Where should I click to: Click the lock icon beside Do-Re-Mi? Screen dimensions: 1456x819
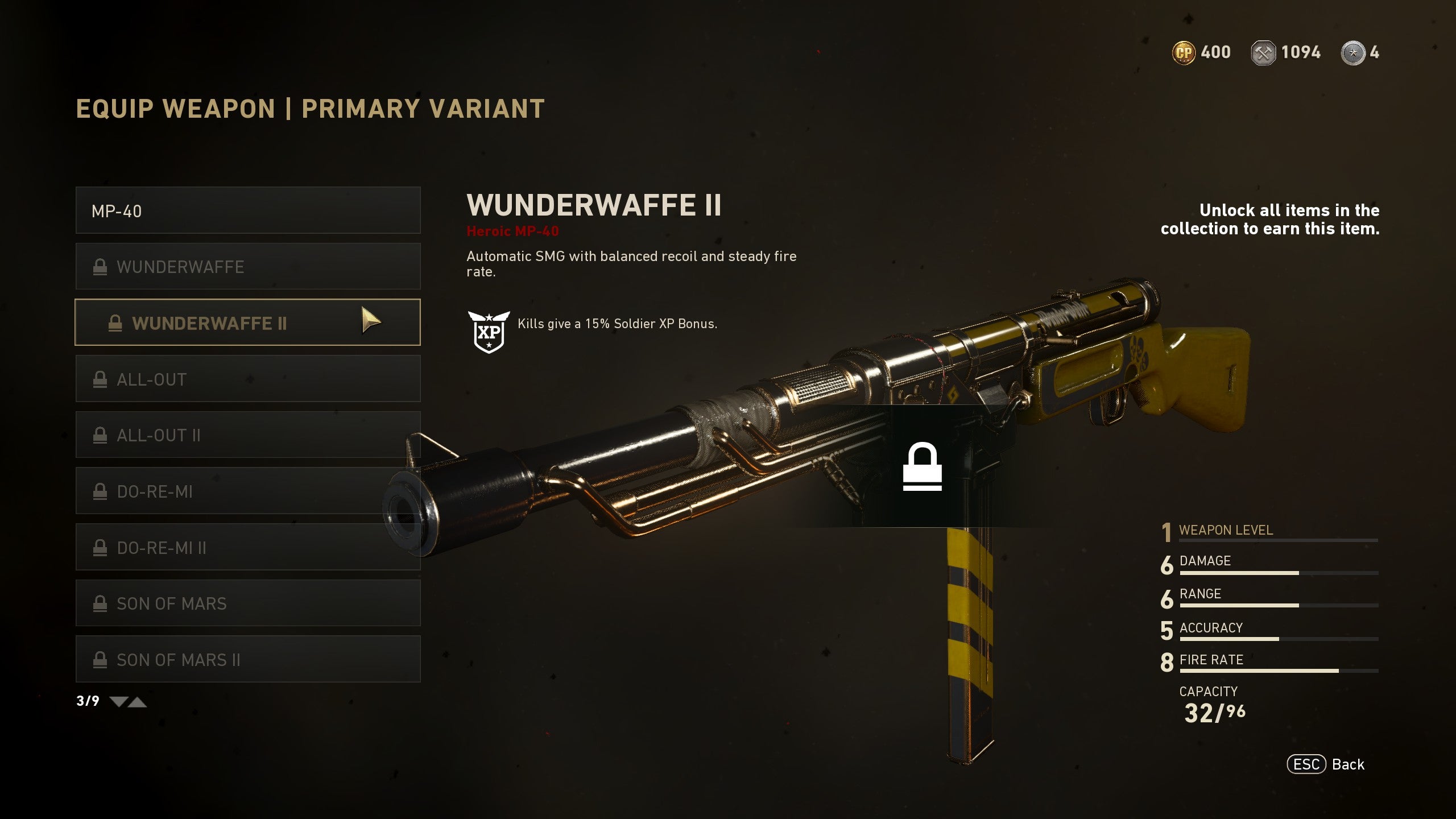tap(101, 491)
